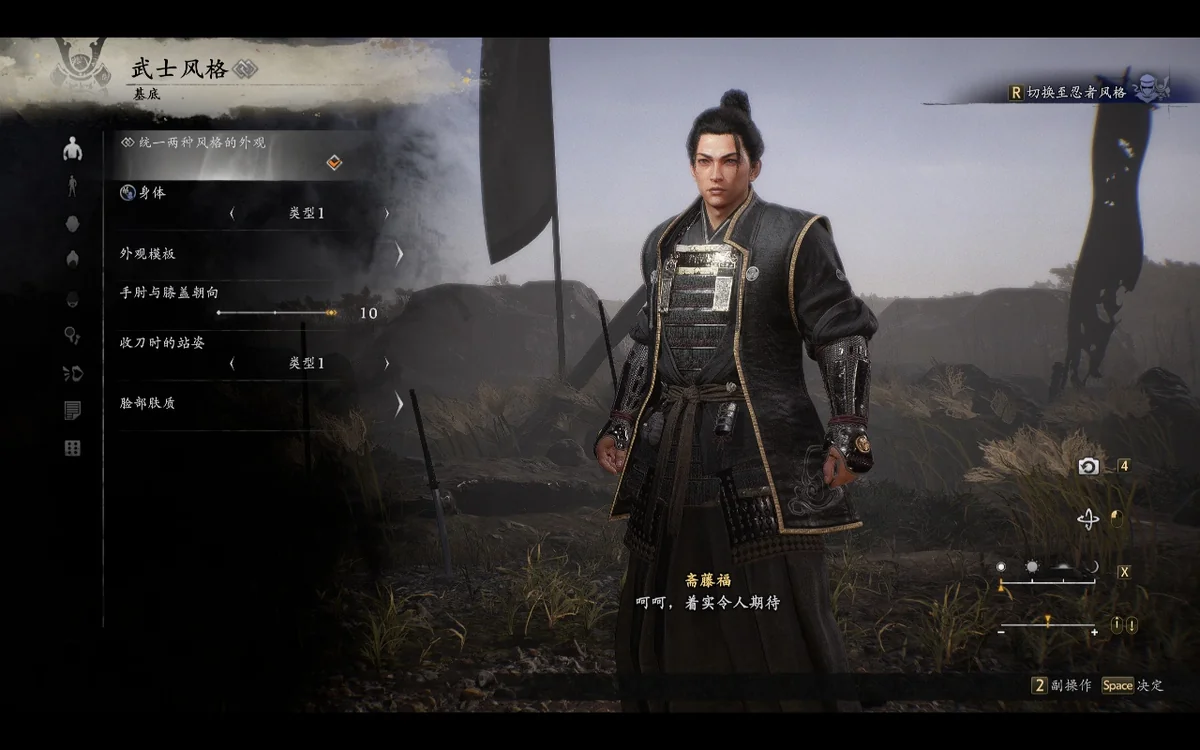Image resolution: width=1200 pixels, height=750 pixels.
Task: Open the 外观模板 appearance template submenu
Action: click(398, 254)
